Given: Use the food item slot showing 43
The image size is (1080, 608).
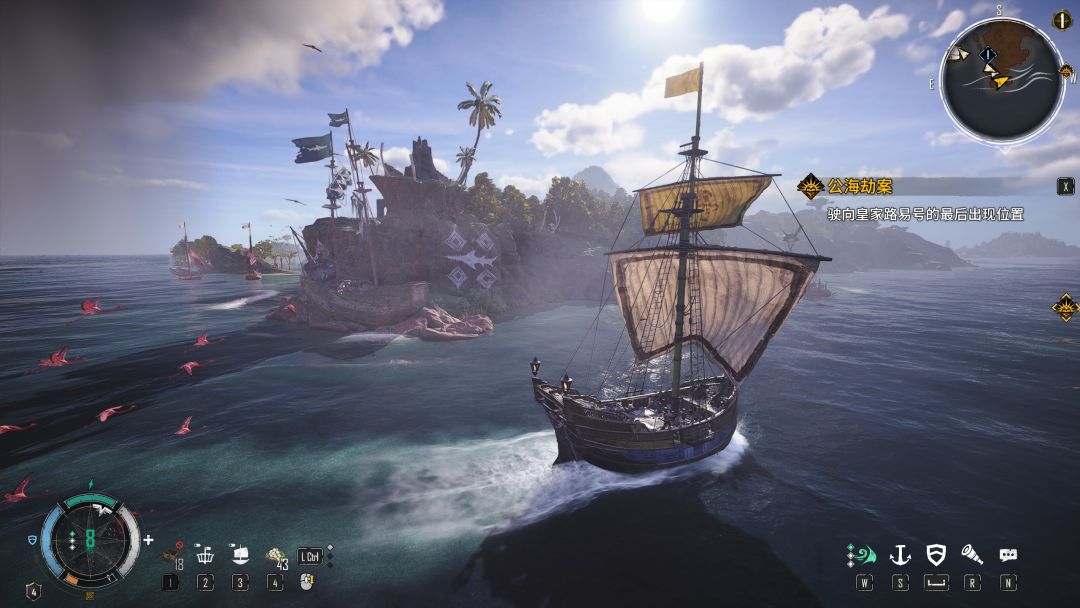Looking at the screenshot, I should tap(275, 557).
